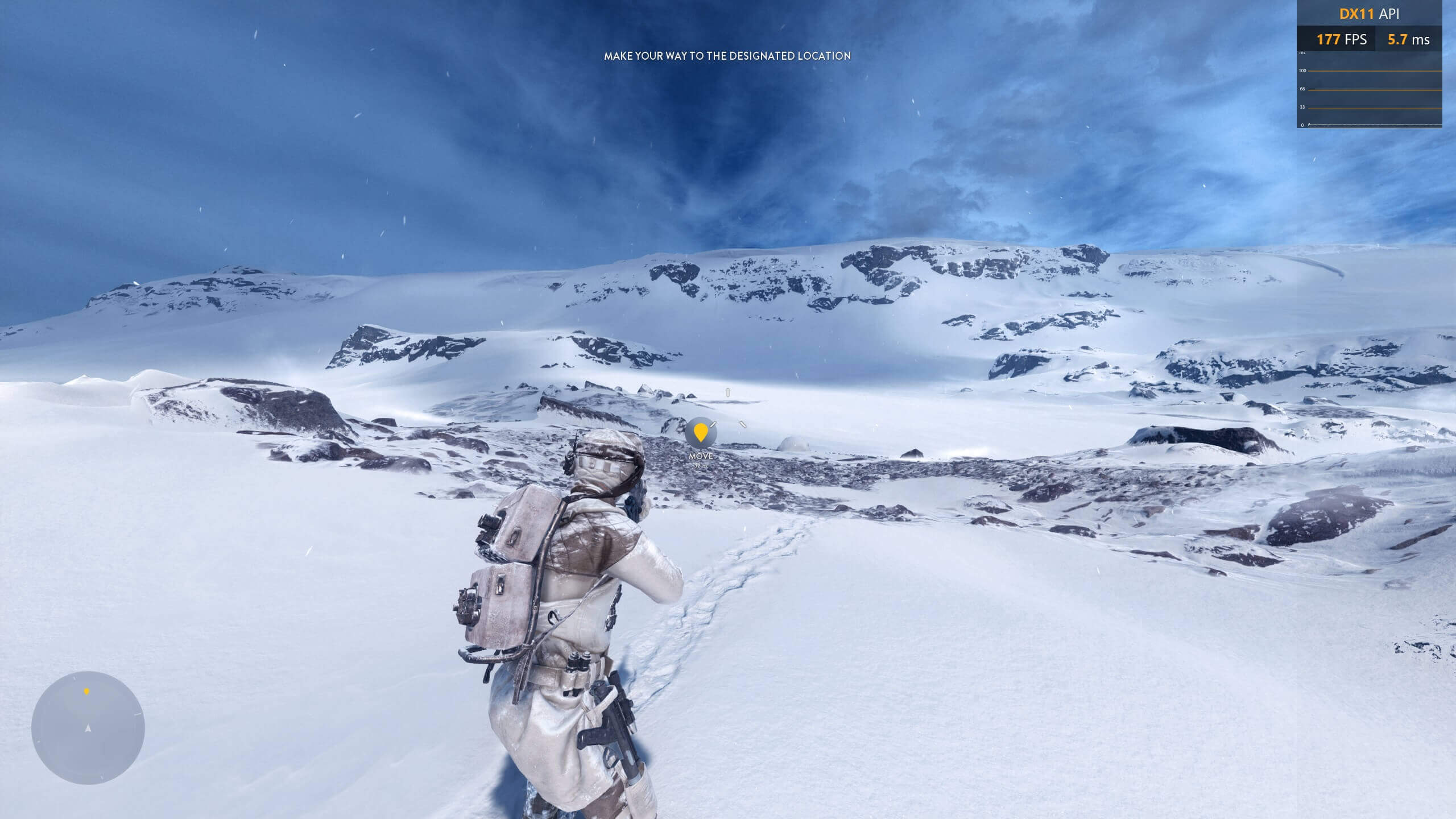Select the yellow MOVE objective marker

point(701,433)
